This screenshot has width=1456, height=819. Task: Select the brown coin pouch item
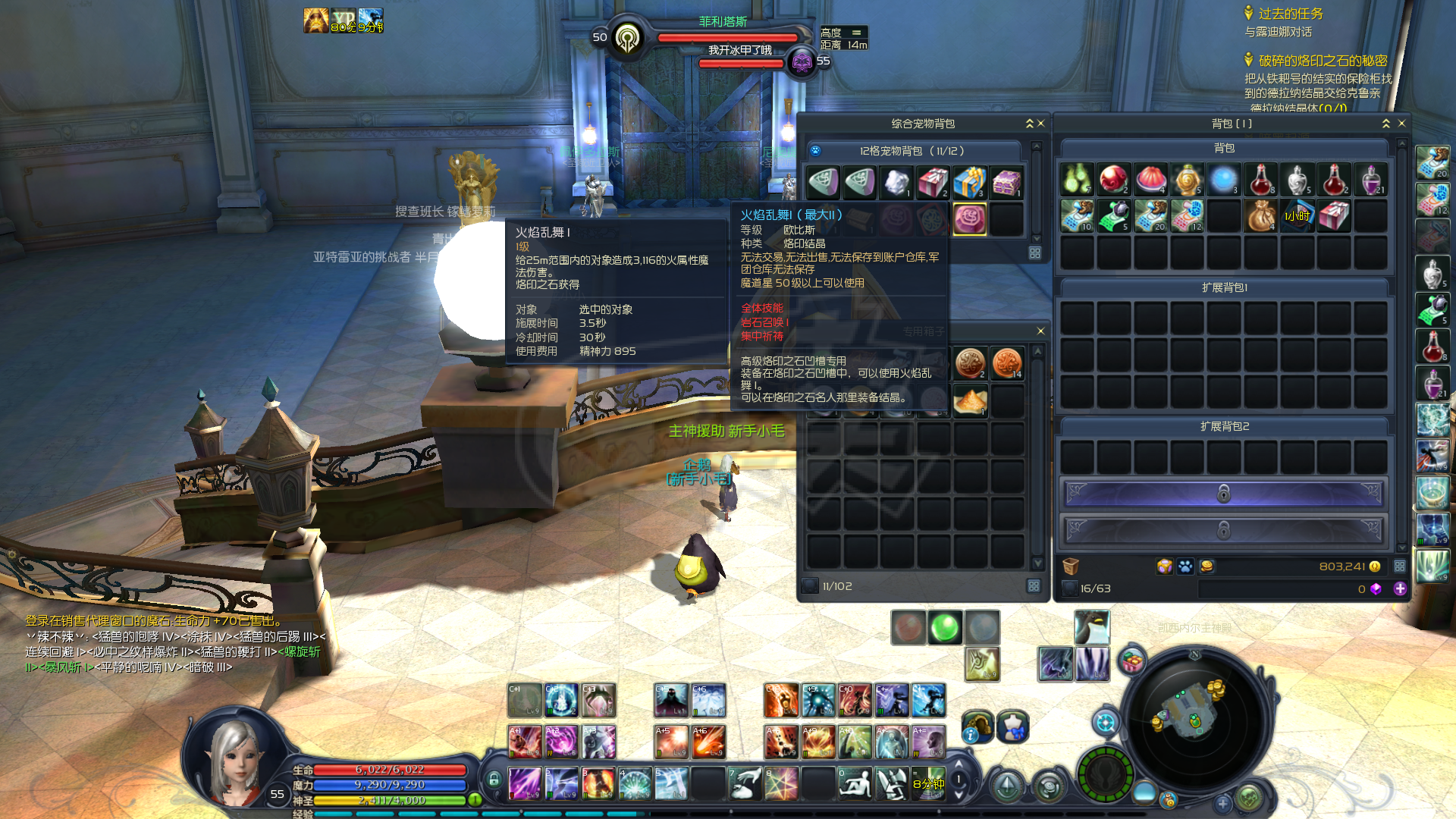[1260, 216]
